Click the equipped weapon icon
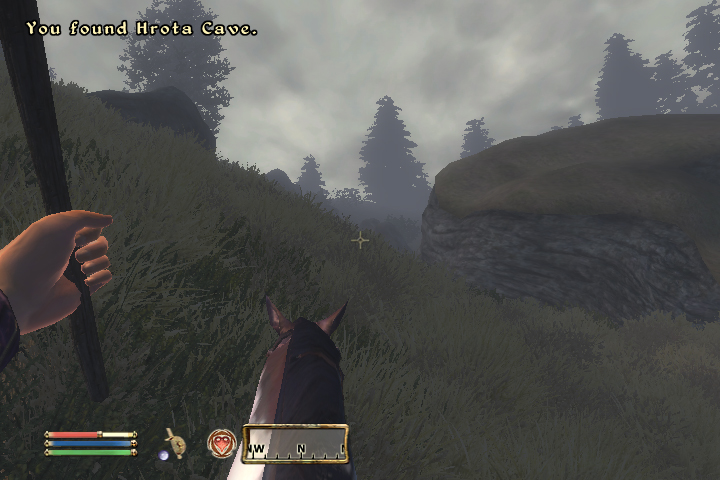720x480 pixels. [175, 442]
